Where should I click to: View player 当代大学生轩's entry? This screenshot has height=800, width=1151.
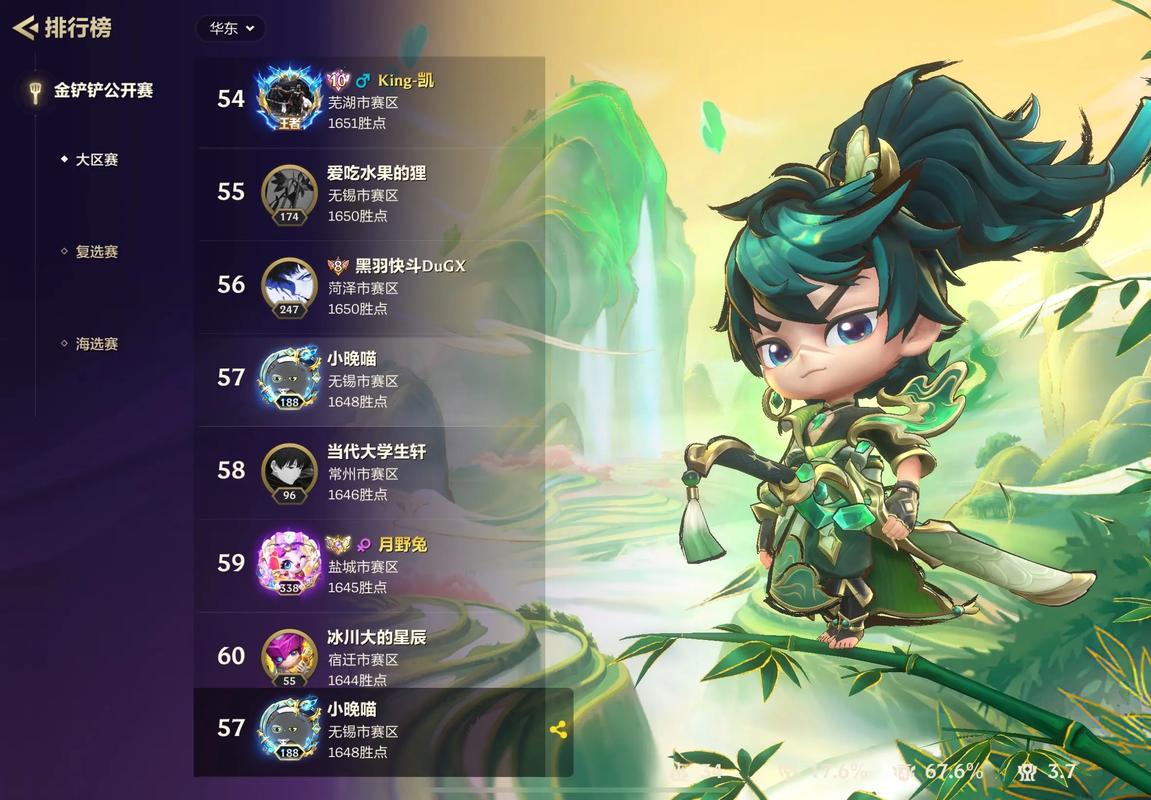coord(400,472)
